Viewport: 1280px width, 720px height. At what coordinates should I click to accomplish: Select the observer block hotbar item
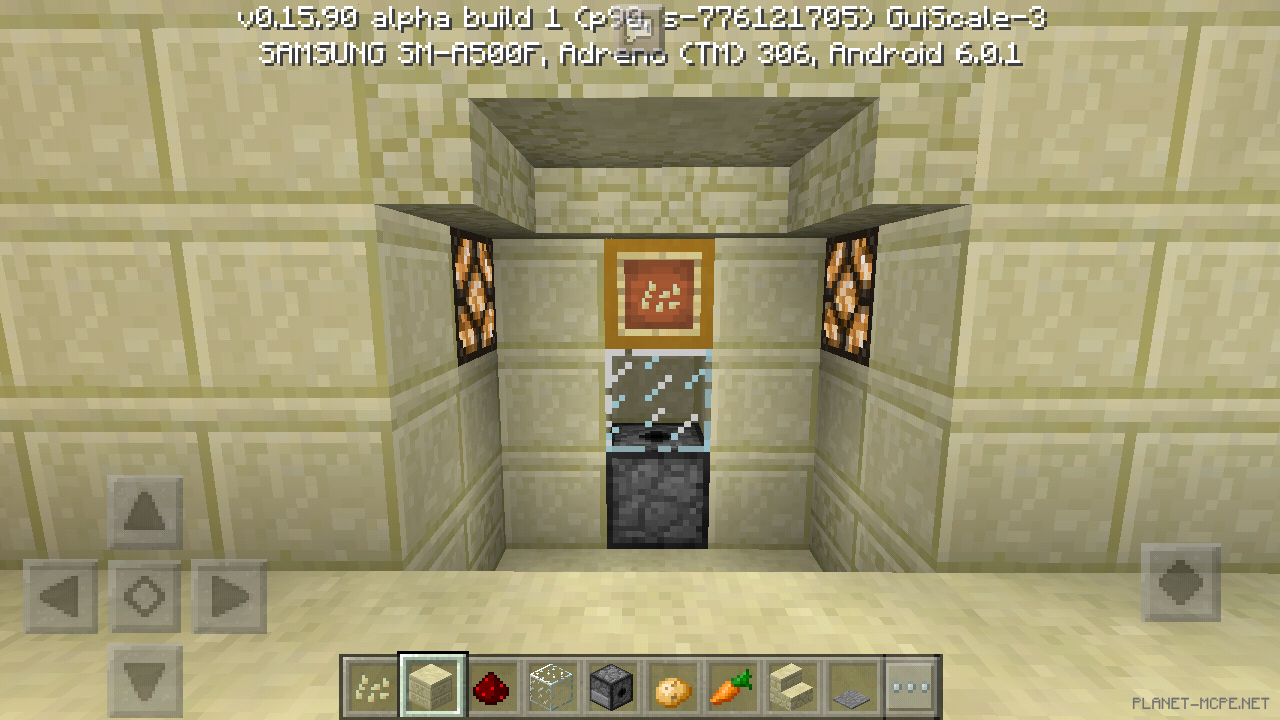[611, 686]
